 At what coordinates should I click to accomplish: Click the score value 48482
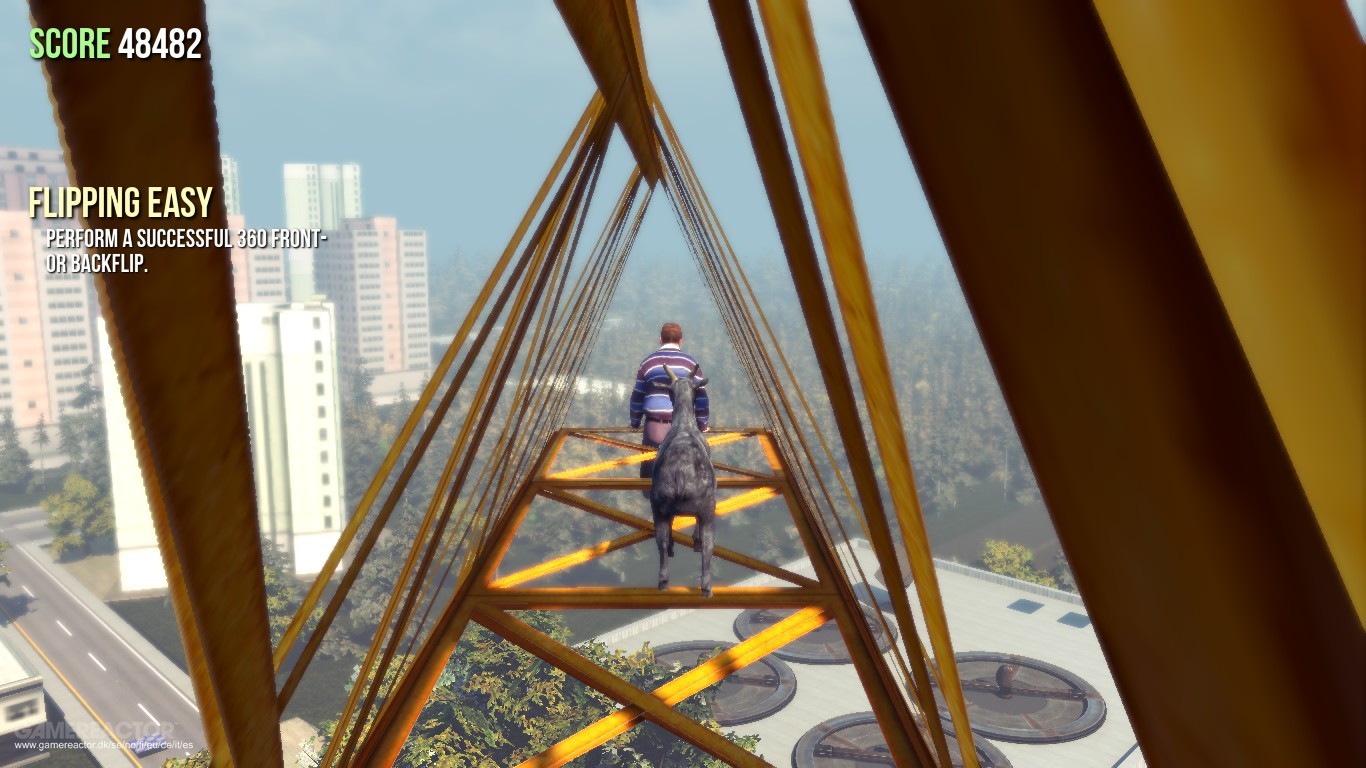(x=160, y=42)
